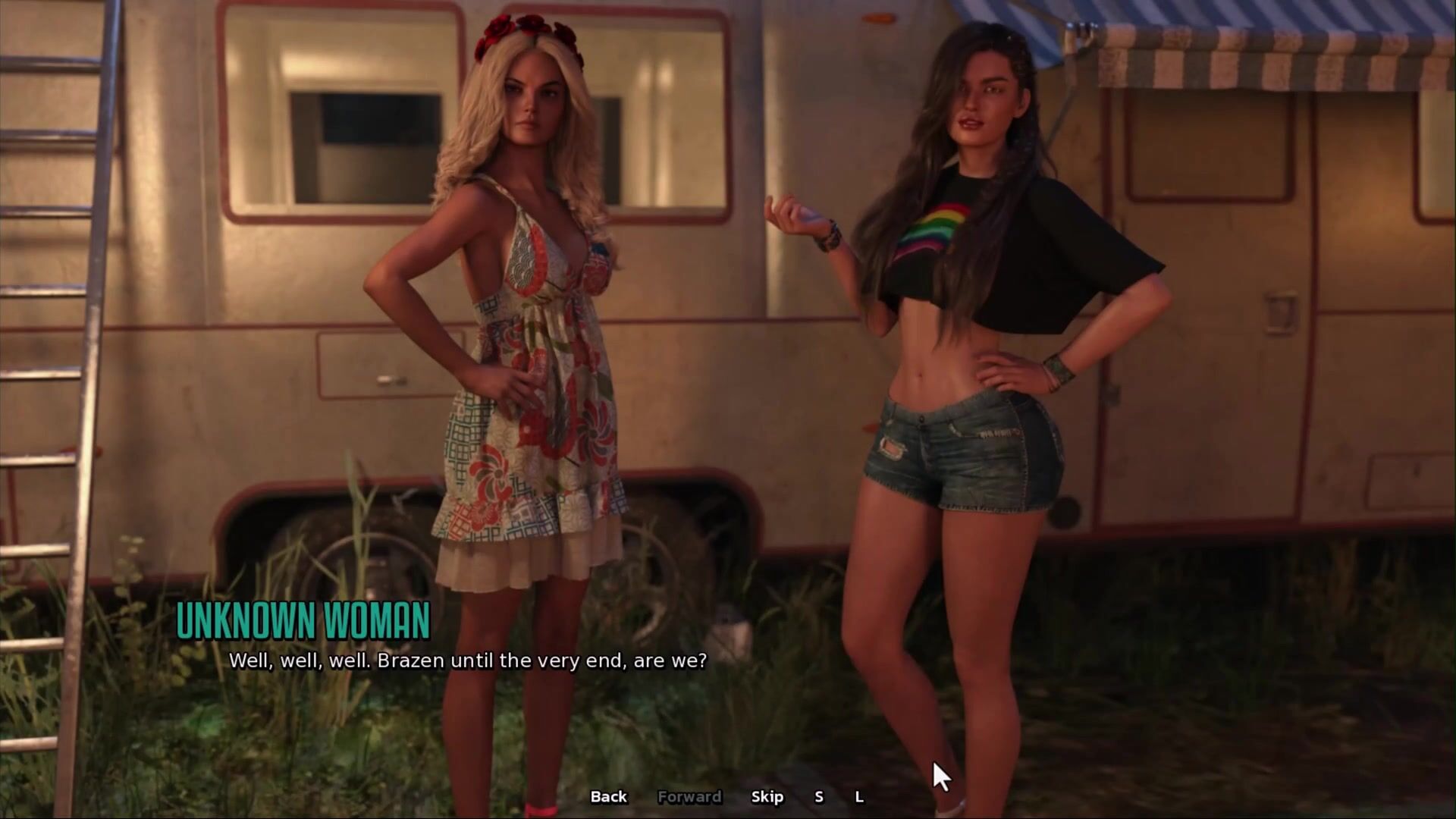This screenshot has width=1456, height=819.
Task: Skip through the dialogue
Action: click(x=767, y=796)
